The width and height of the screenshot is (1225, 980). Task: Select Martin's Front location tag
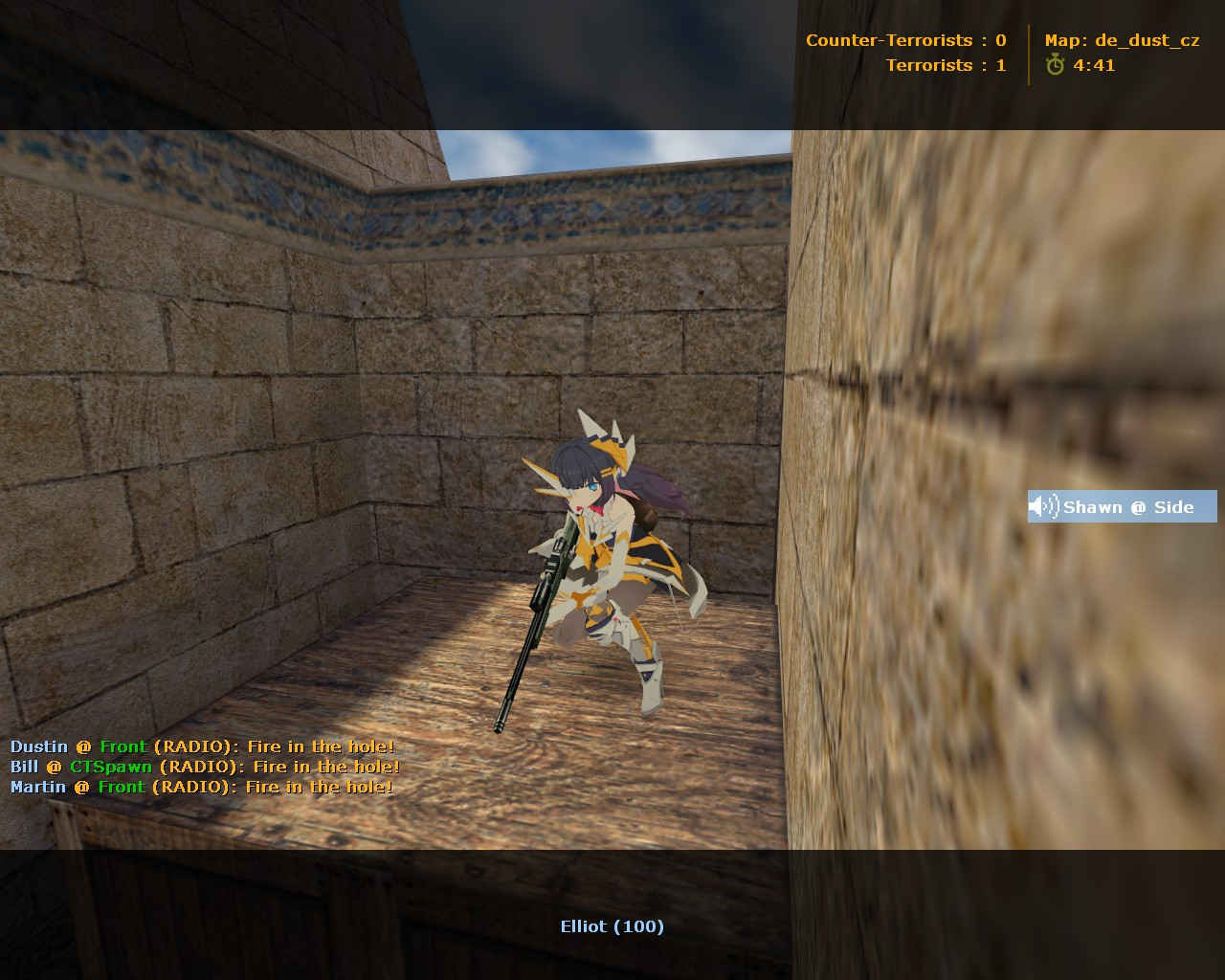[122, 787]
